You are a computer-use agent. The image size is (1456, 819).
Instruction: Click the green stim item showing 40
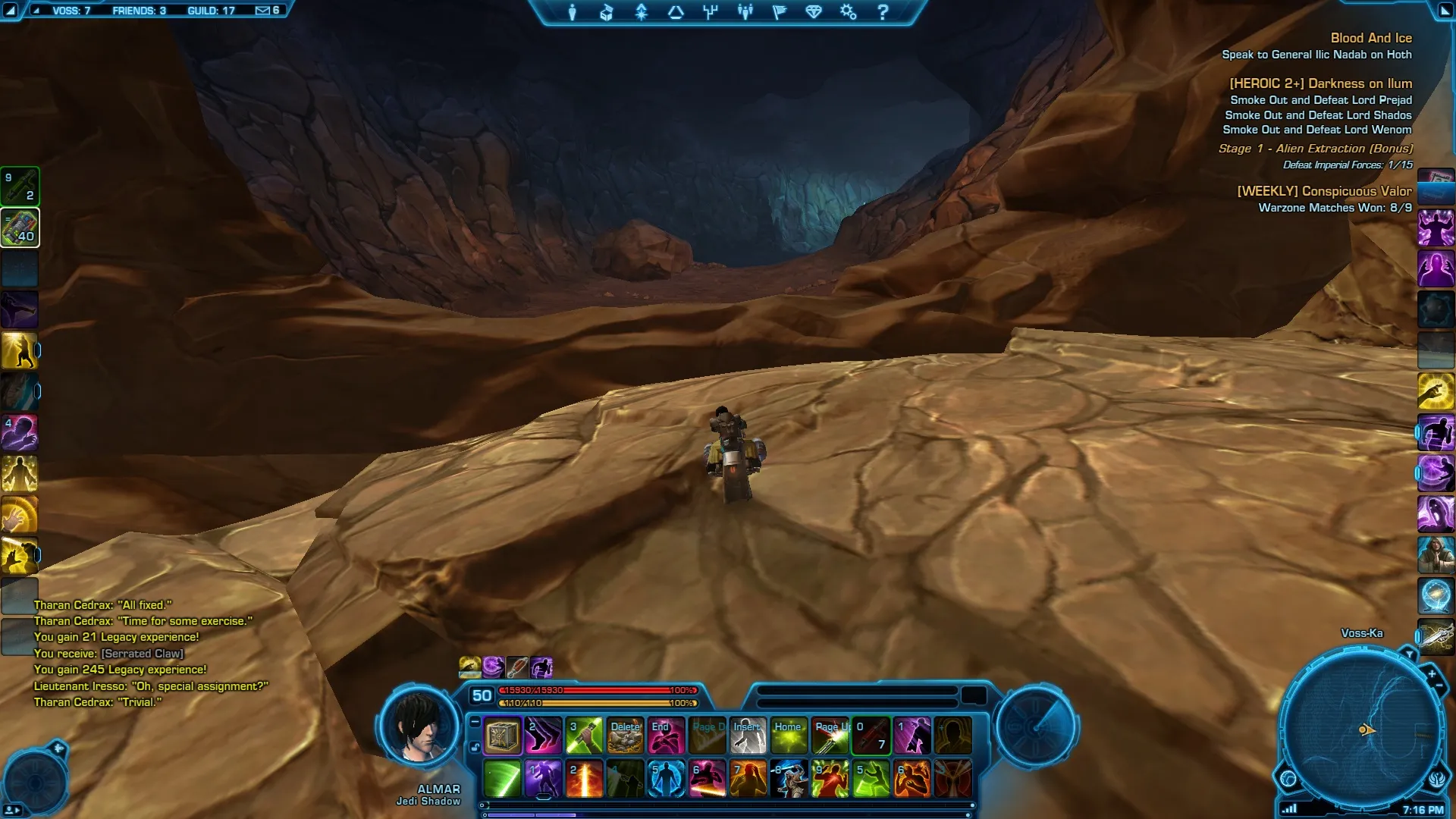click(20, 227)
